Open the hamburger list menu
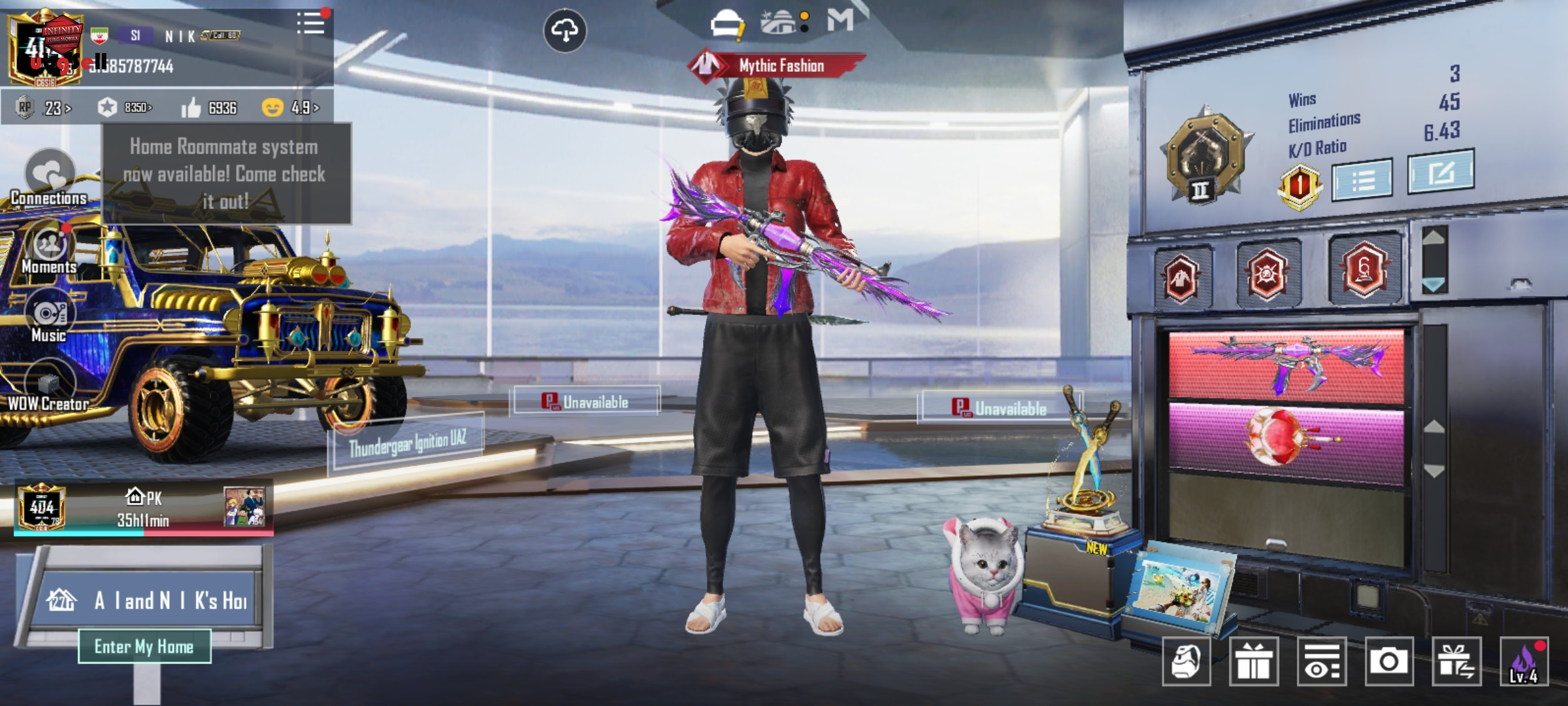 [x=310, y=24]
